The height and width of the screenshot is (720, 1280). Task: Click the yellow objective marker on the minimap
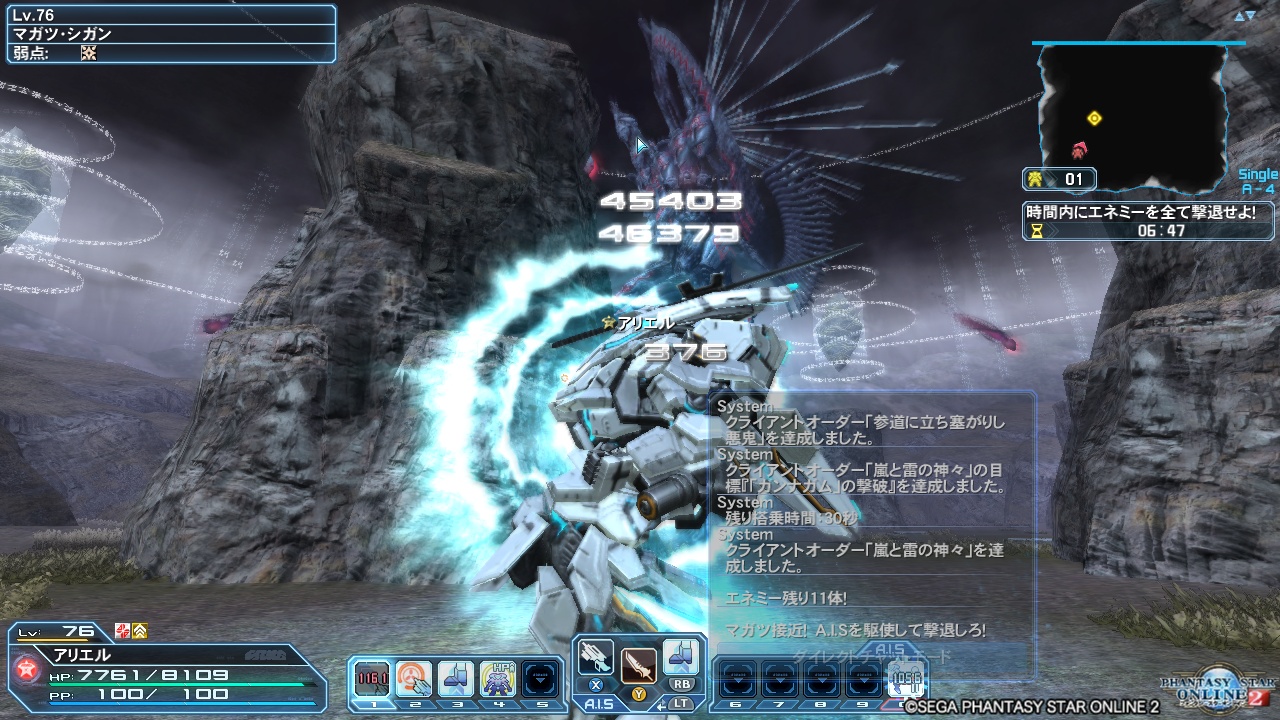point(1094,116)
